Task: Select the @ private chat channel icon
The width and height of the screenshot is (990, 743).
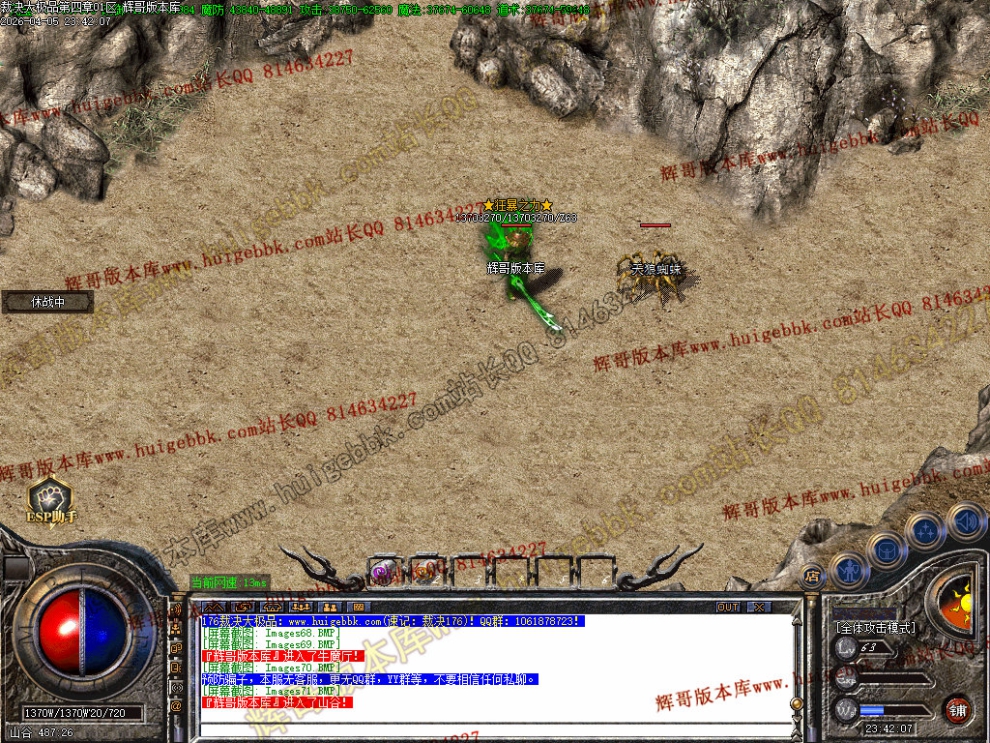Action: pos(176,706)
